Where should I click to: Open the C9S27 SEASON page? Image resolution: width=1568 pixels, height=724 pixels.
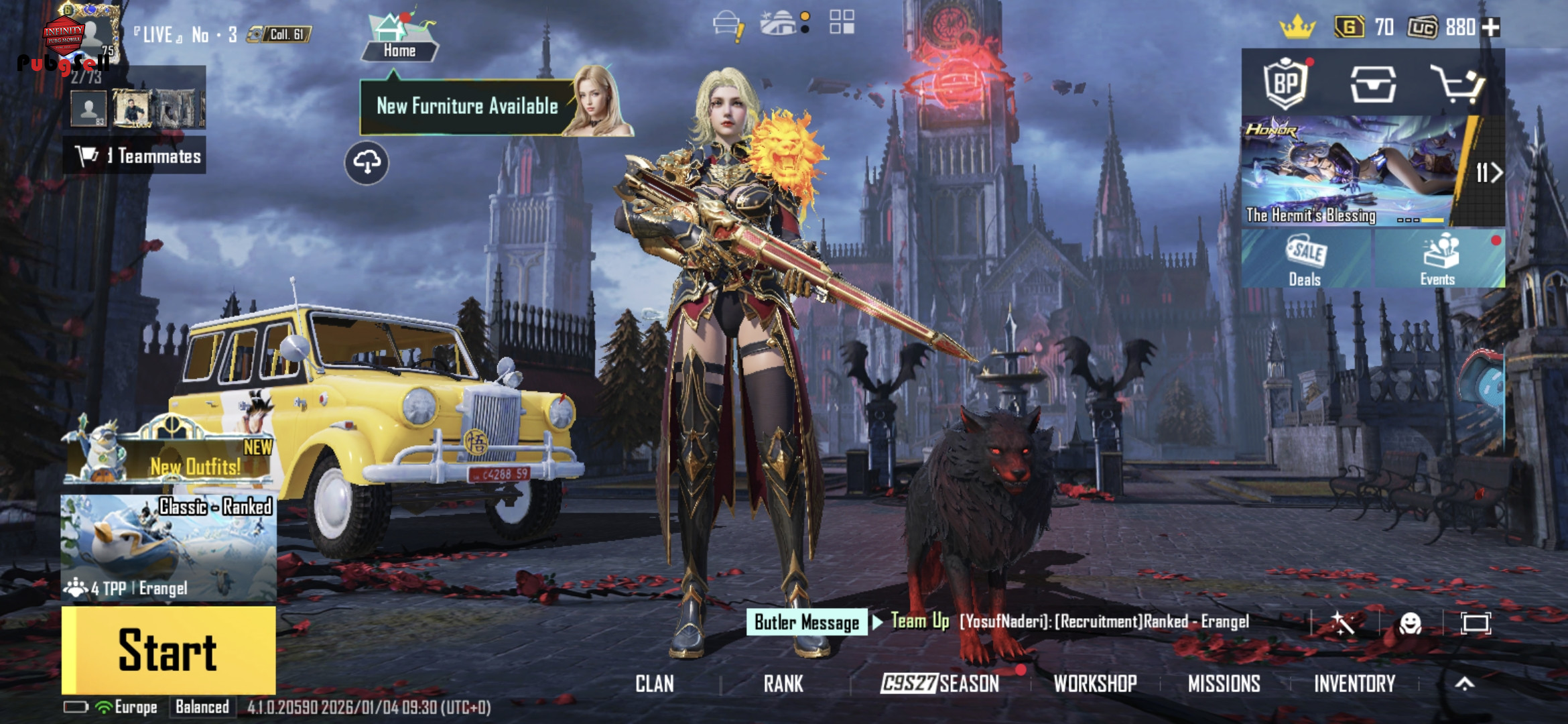[x=939, y=684]
